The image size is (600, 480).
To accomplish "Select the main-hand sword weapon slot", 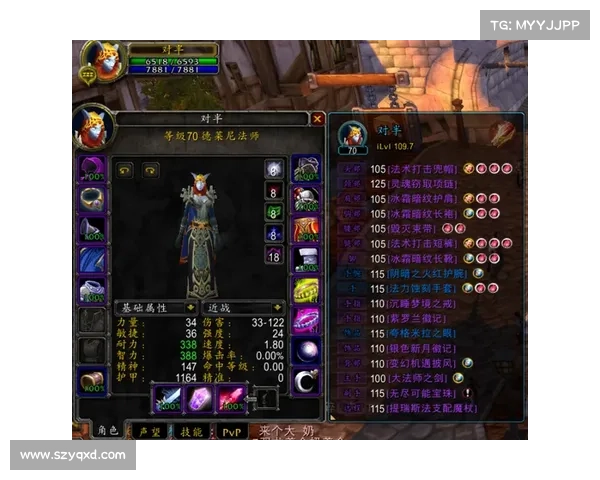I will point(166,399).
